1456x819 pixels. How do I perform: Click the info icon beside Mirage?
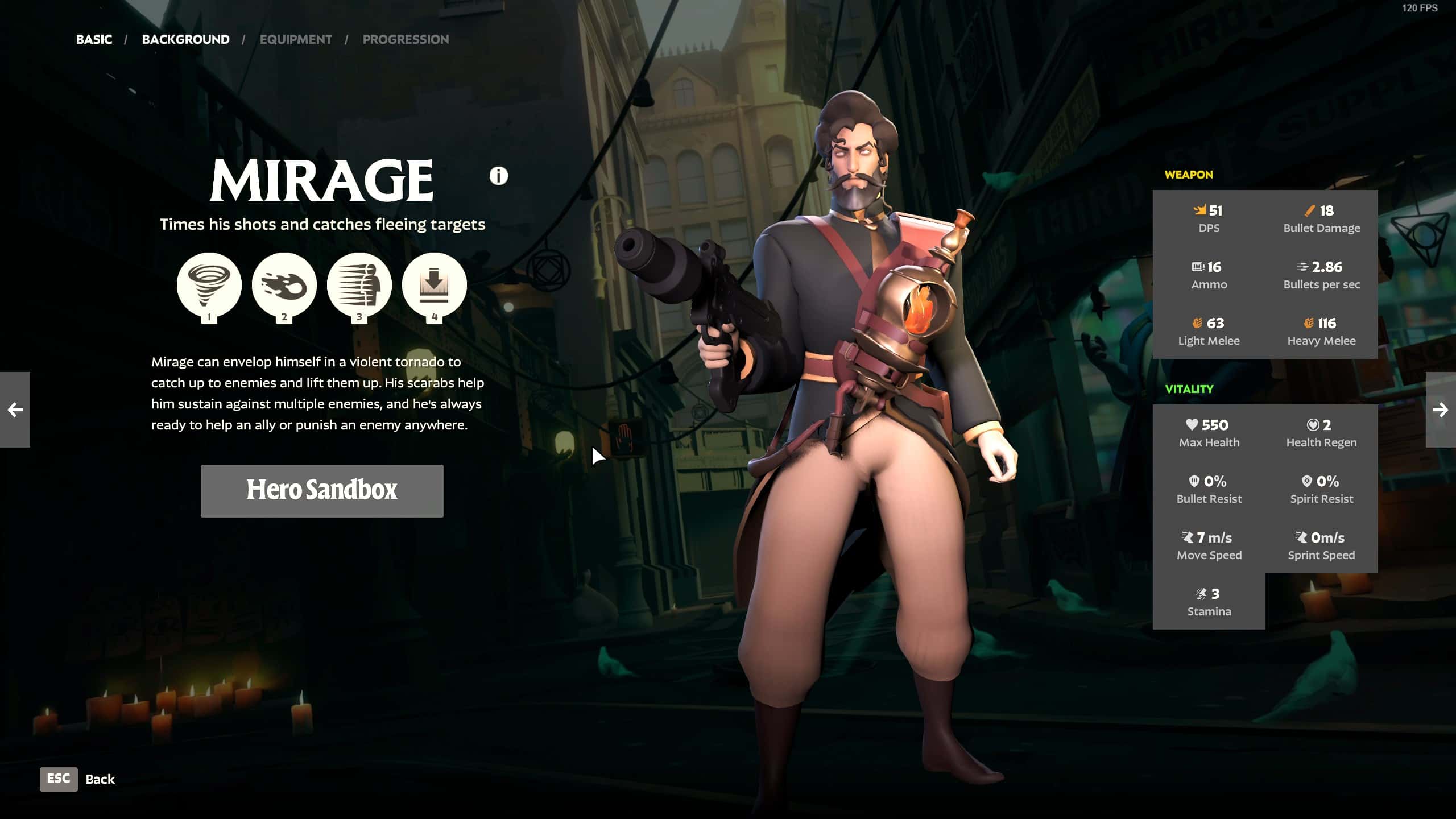point(498,176)
